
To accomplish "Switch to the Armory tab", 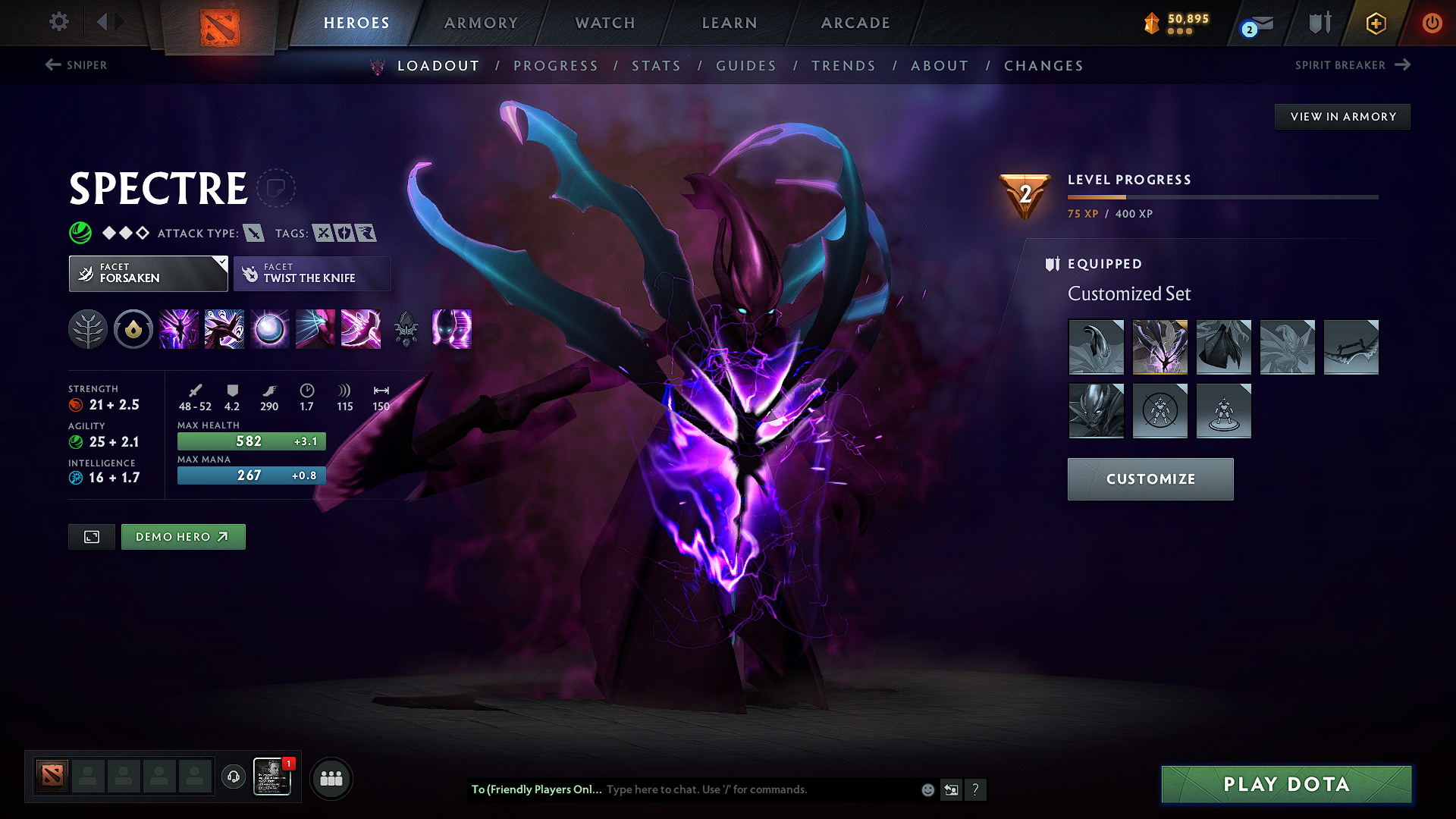I will pos(481,23).
